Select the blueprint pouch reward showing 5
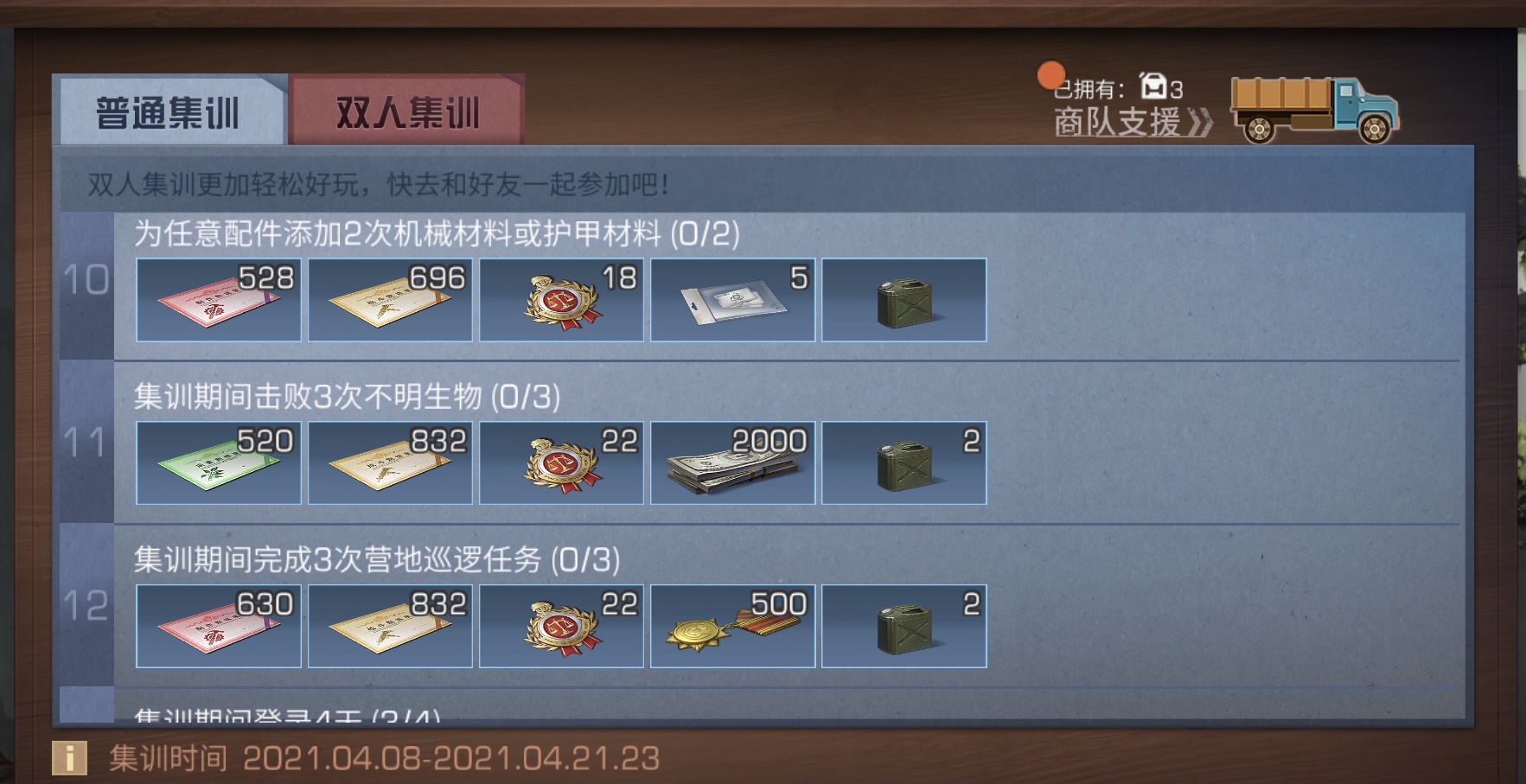Viewport: 1526px width, 784px height. (x=733, y=299)
